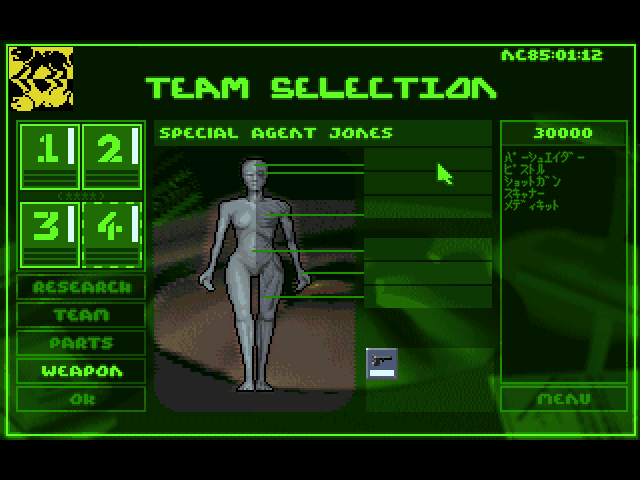Show the Parts list
This screenshot has height=480, width=640.
click(81, 343)
